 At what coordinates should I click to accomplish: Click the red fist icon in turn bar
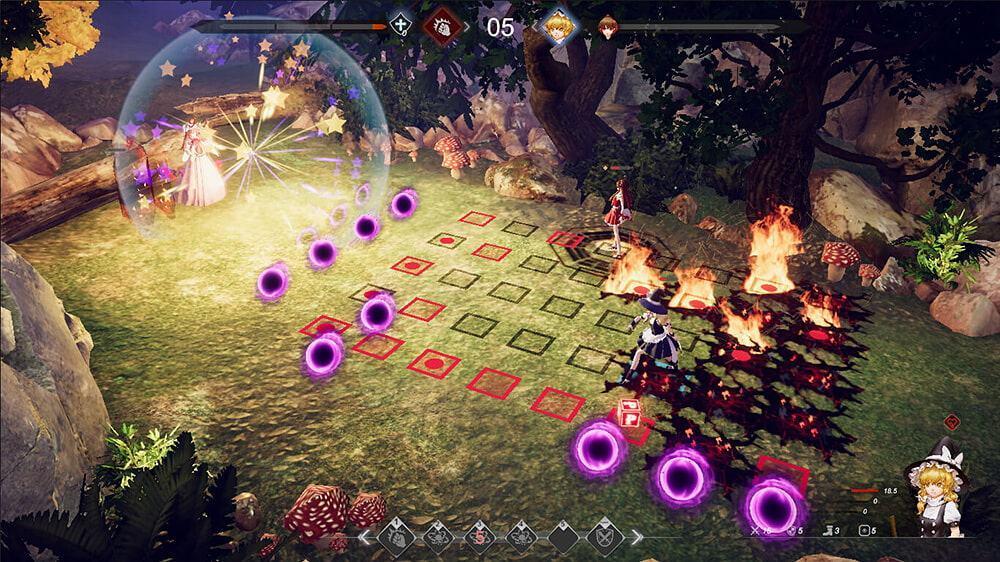coord(441,25)
